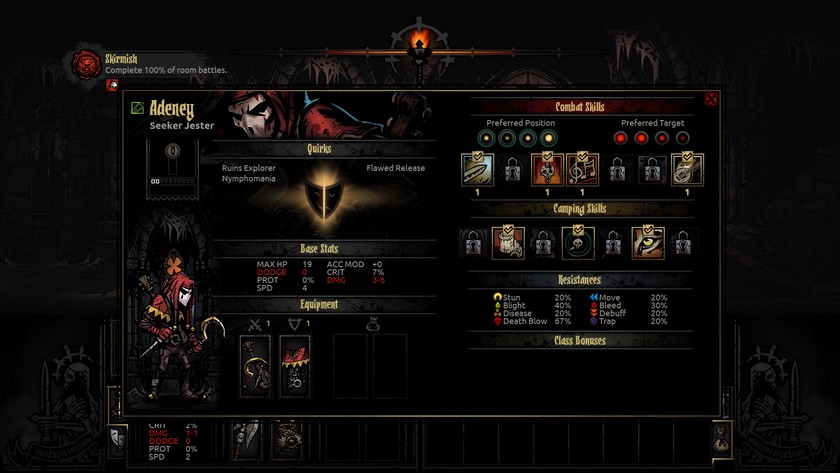Toggle the yellow eye camping skill
The height and width of the screenshot is (473, 840).
[648, 242]
